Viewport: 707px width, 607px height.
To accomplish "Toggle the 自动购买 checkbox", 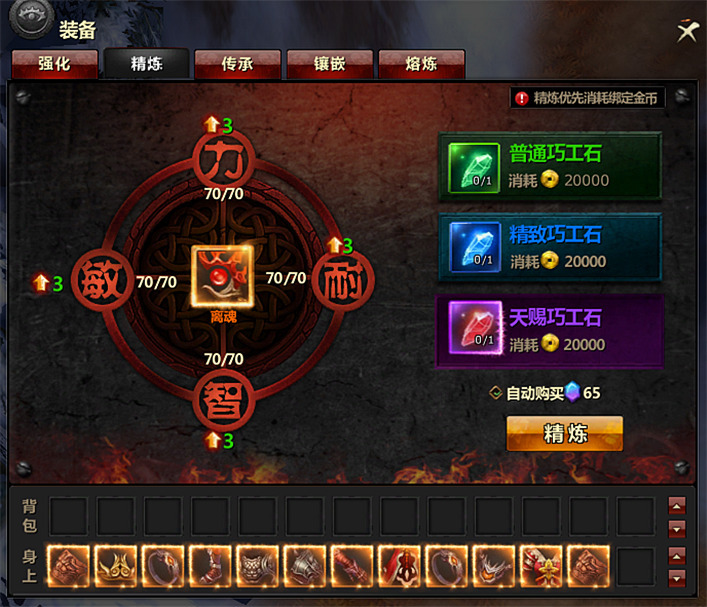I will pos(496,393).
